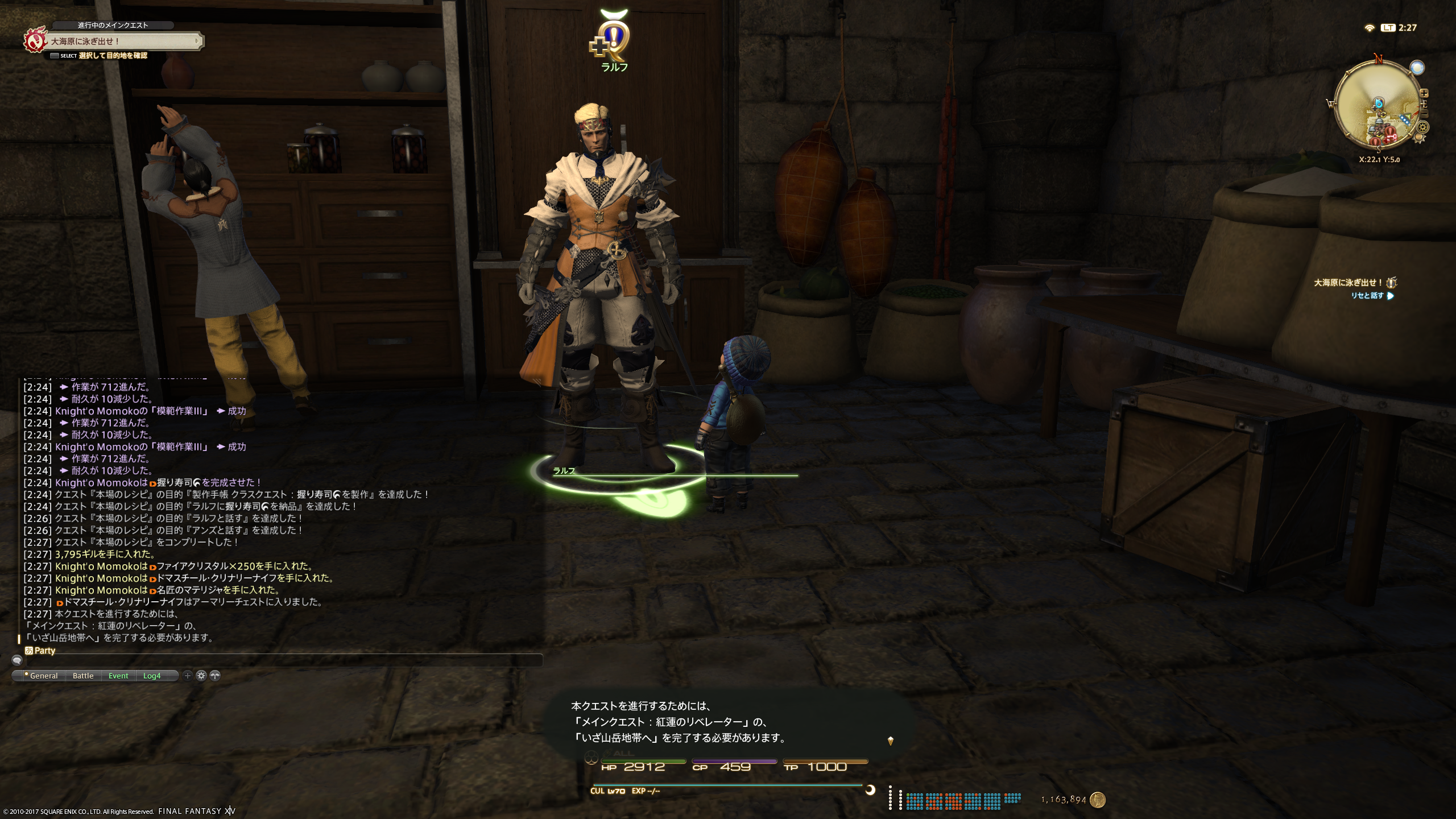Focus the chat text input field

[x=284, y=660]
